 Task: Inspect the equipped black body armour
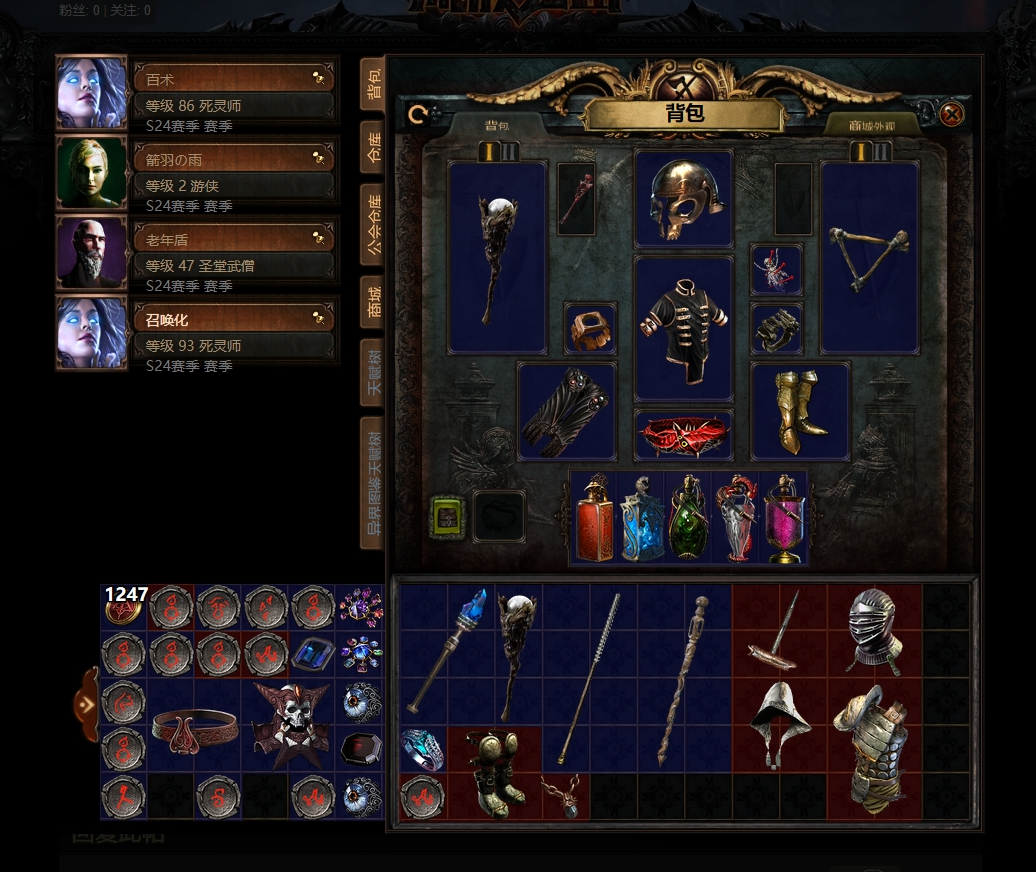[x=684, y=328]
